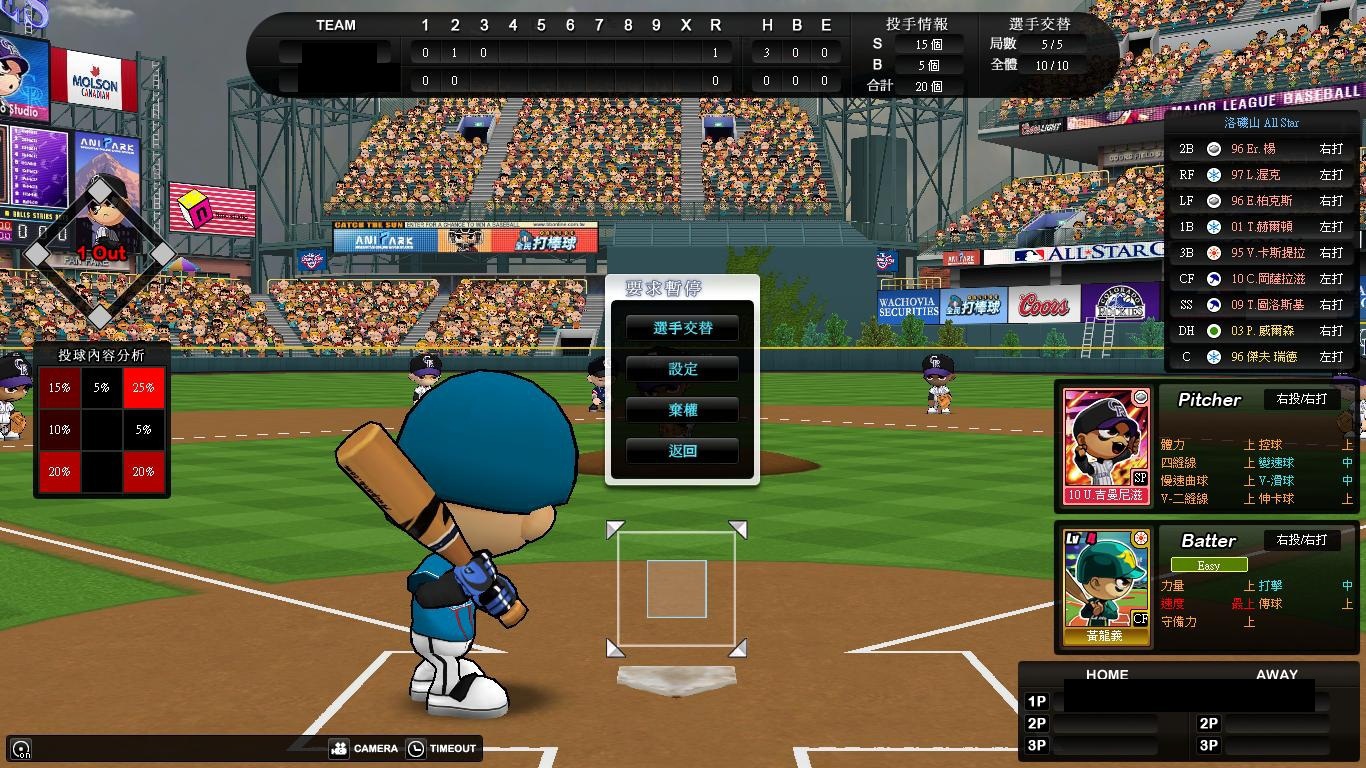The image size is (1366, 768).
Task: Open the 設定 settings option
Action: coord(682,369)
